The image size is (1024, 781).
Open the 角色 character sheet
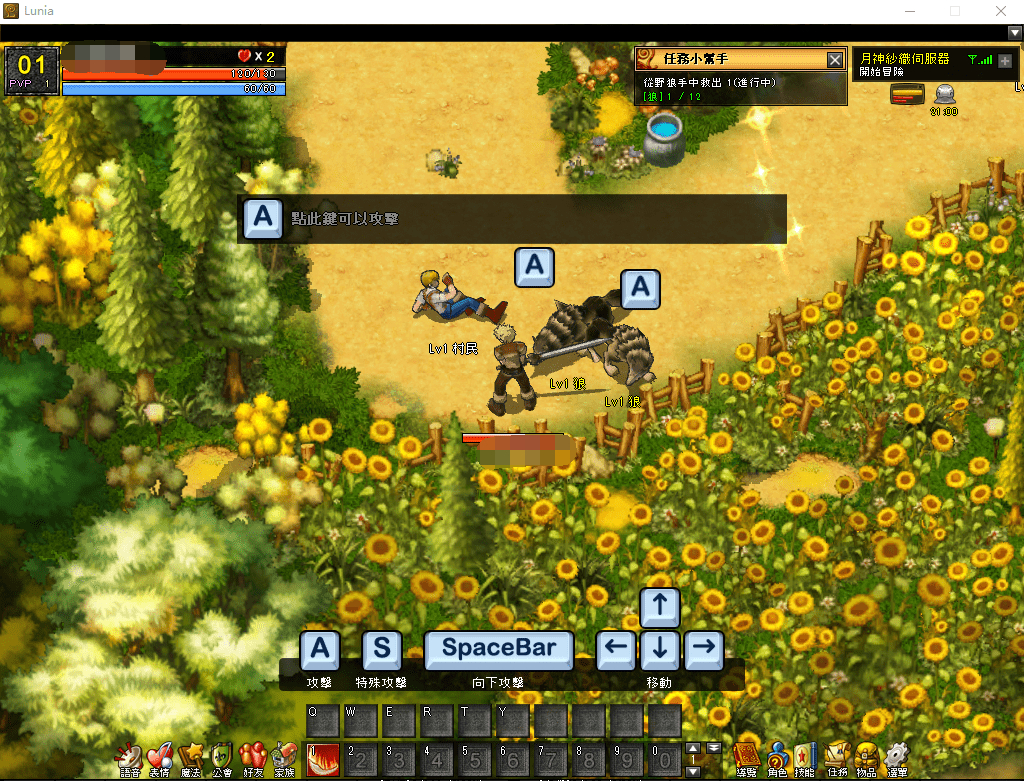777,757
